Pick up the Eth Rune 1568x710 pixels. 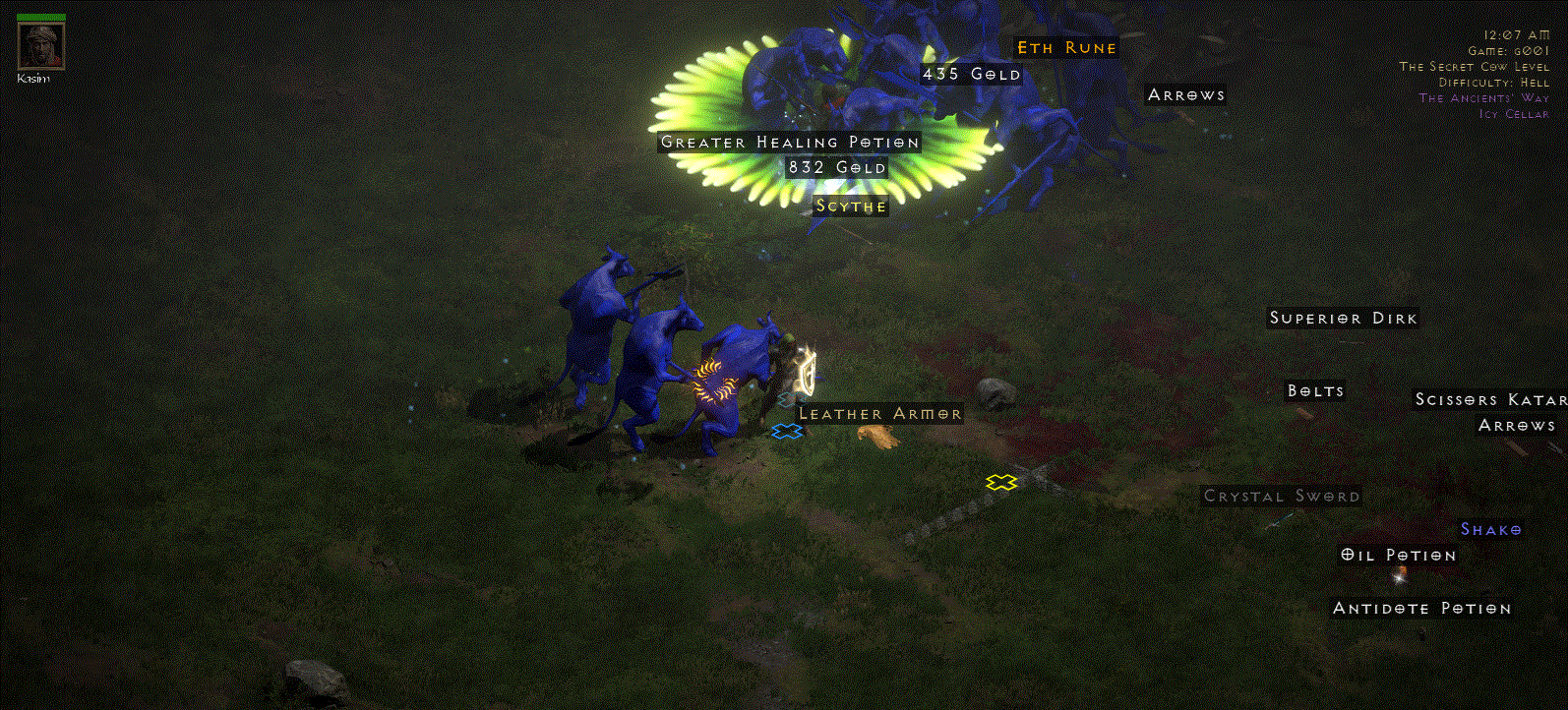pos(1065,47)
